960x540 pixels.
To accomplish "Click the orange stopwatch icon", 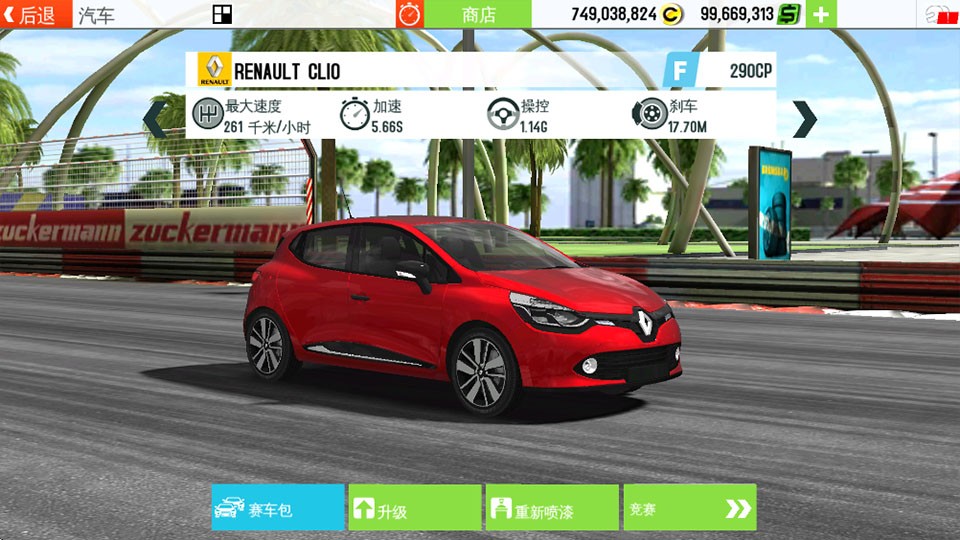I will 410,14.
